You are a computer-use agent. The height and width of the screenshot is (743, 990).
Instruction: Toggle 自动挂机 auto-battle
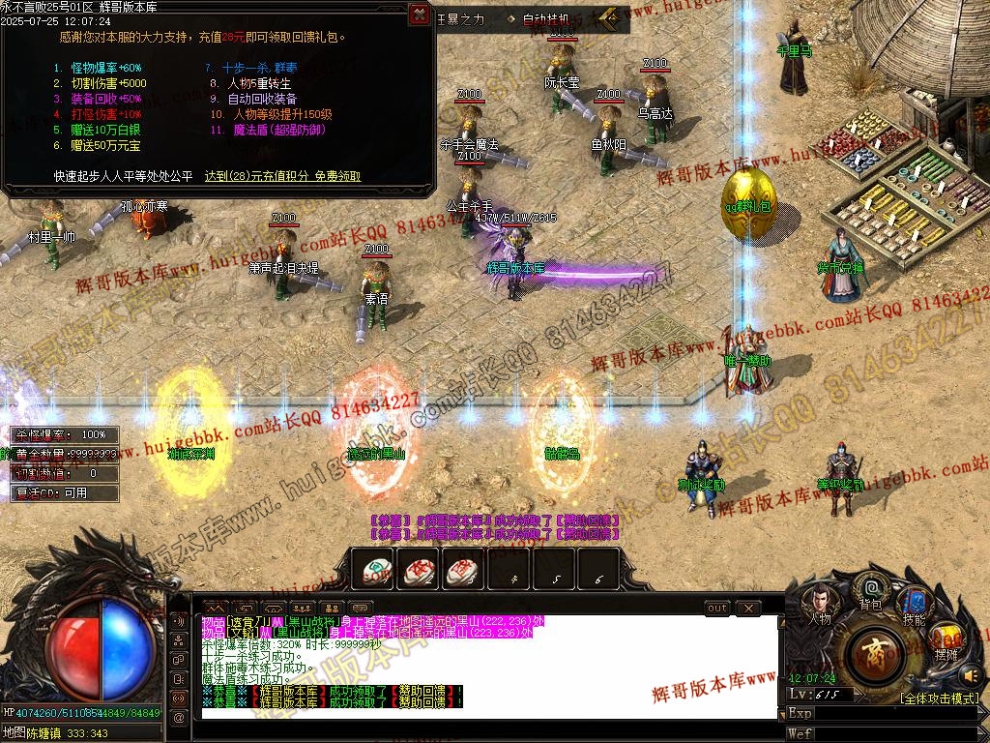547,19
